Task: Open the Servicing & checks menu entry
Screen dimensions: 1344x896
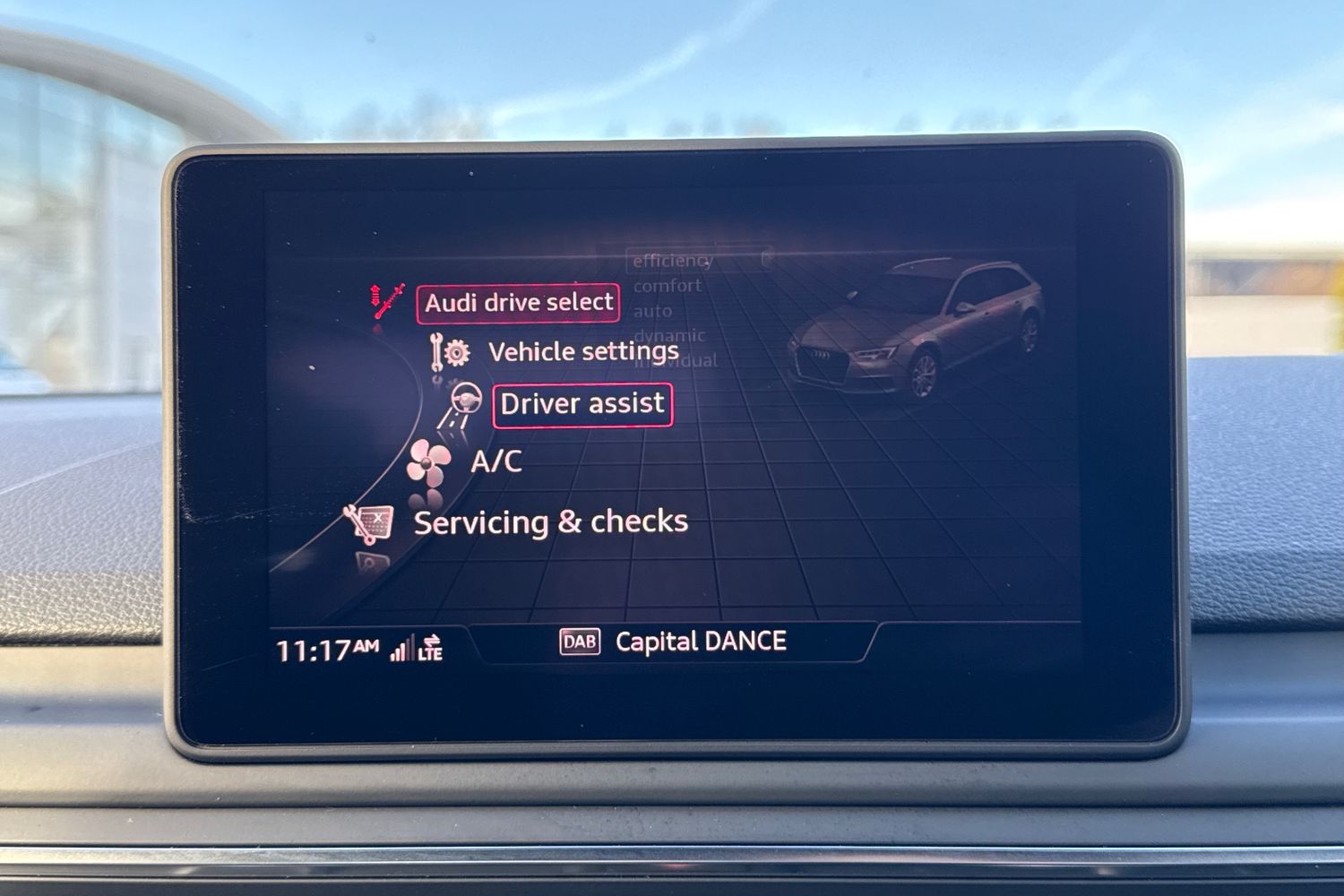Action: 551,521
